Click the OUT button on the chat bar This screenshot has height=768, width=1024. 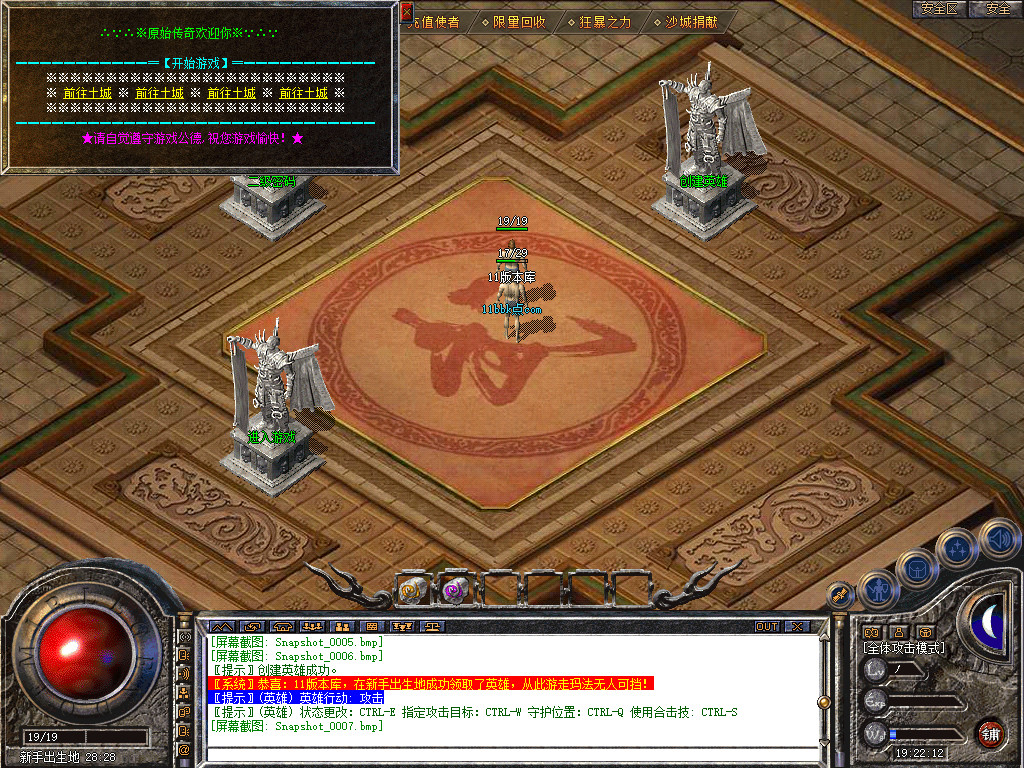[x=766, y=626]
